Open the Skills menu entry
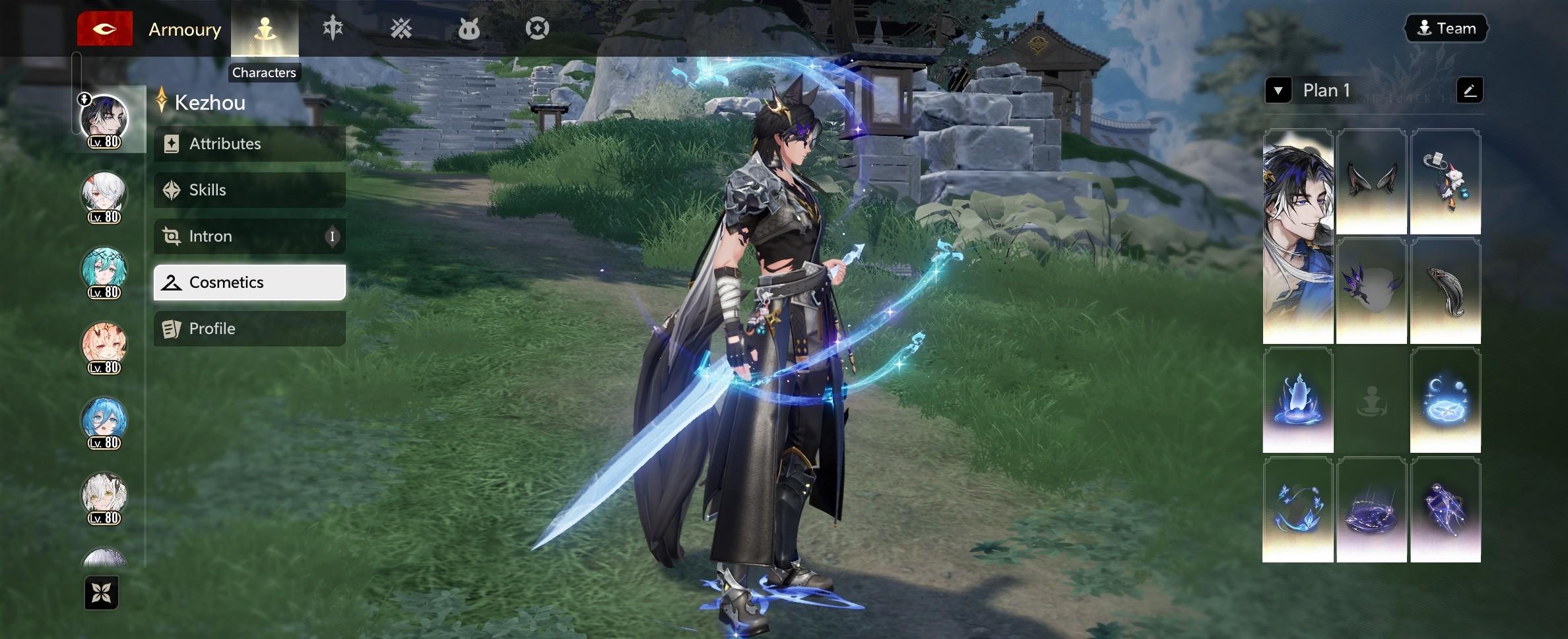The image size is (1568, 639). [249, 190]
